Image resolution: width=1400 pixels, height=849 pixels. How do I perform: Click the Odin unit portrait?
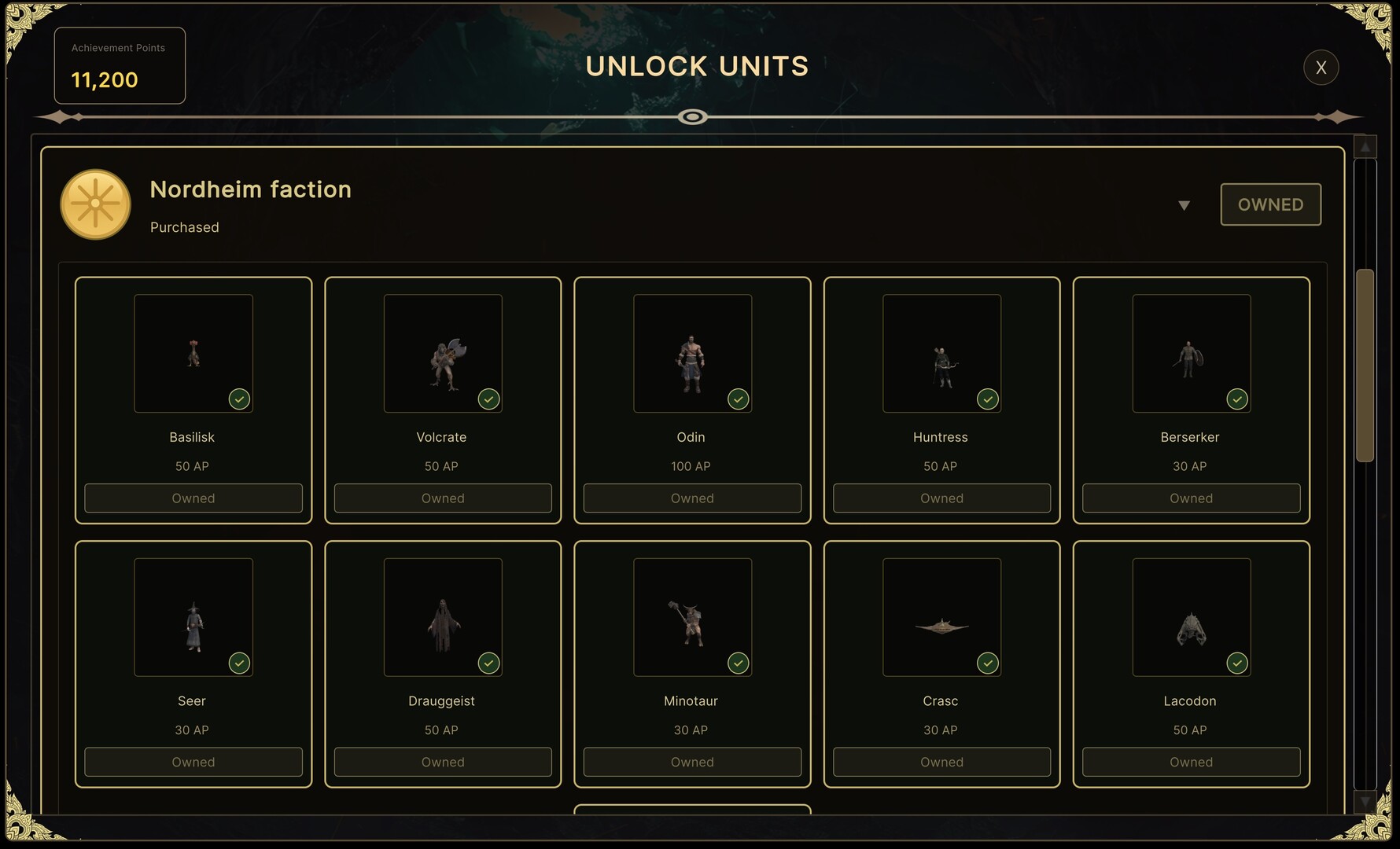(x=691, y=353)
